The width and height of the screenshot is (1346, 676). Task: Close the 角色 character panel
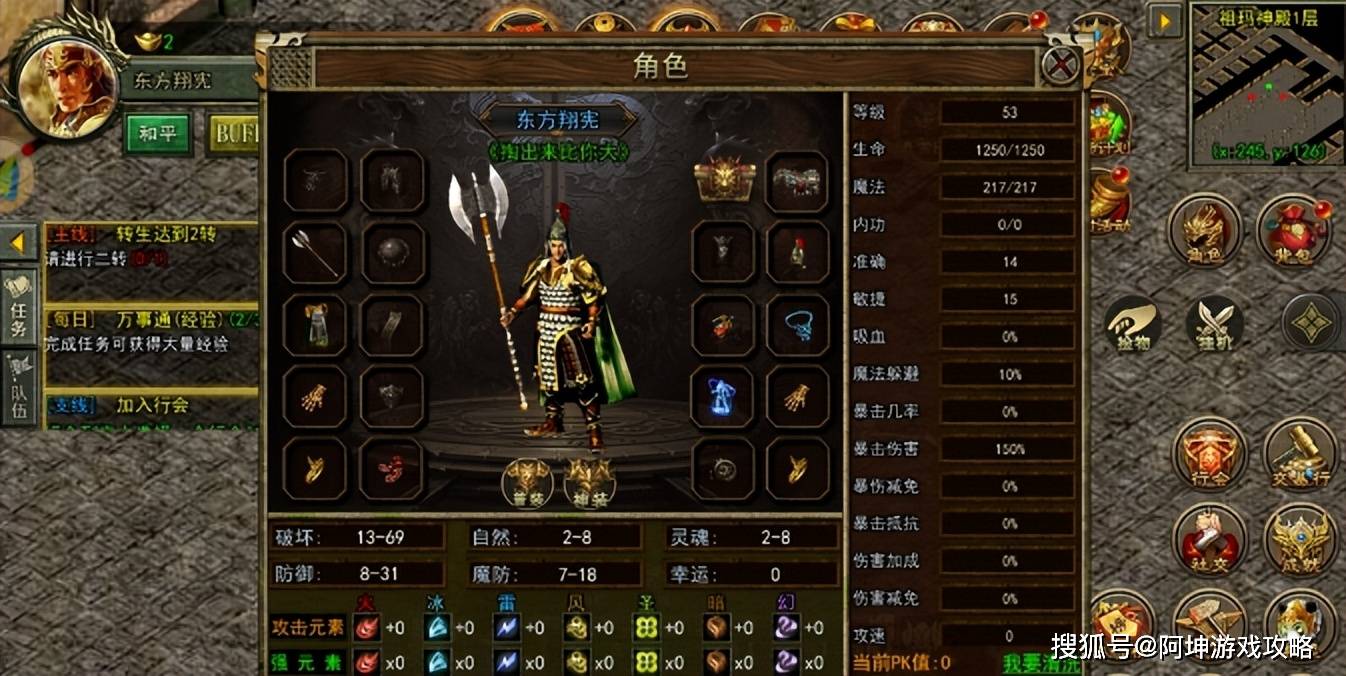coord(1060,67)
